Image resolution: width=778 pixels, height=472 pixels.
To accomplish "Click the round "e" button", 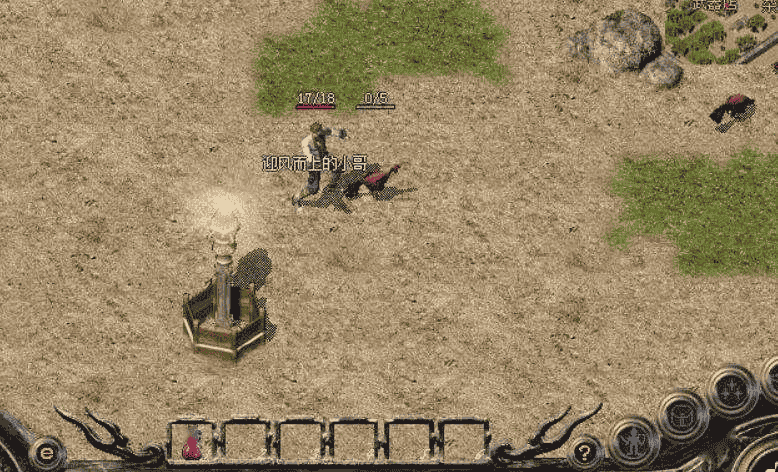I will tap(46, 453).
